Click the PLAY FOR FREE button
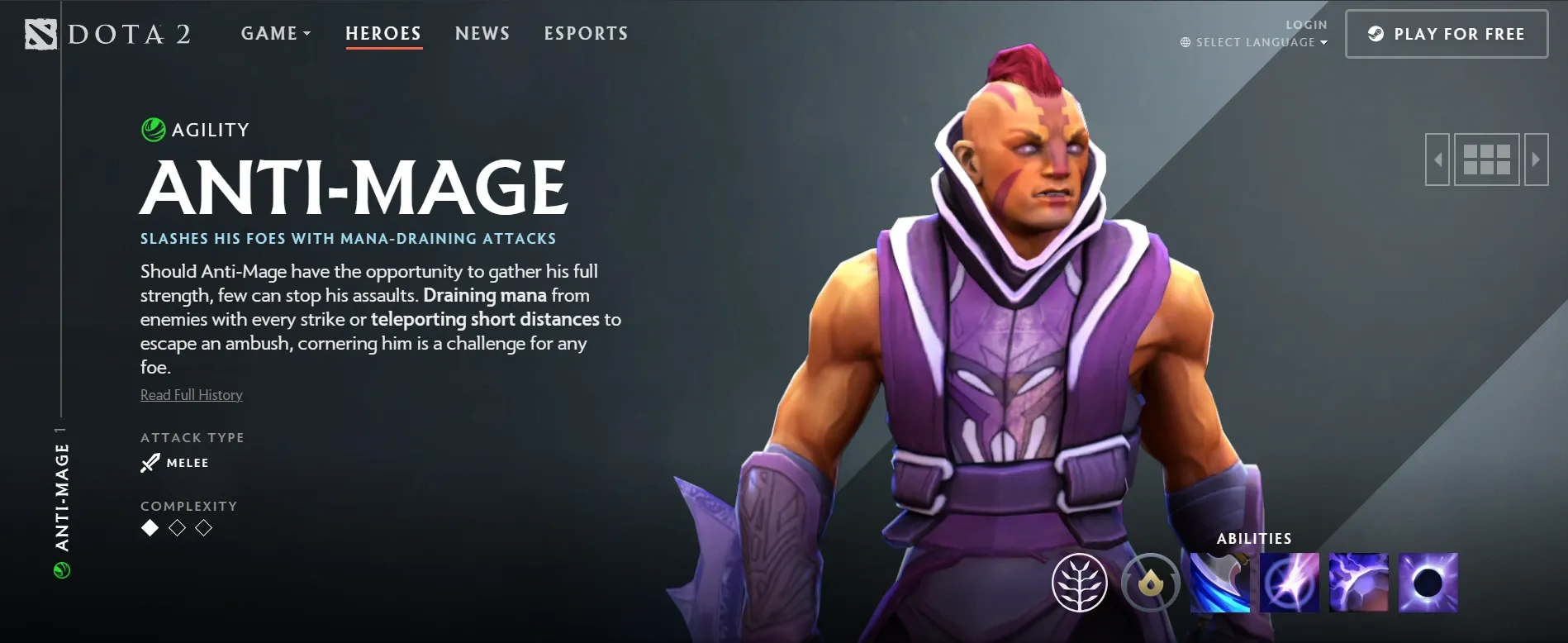 1447,34
